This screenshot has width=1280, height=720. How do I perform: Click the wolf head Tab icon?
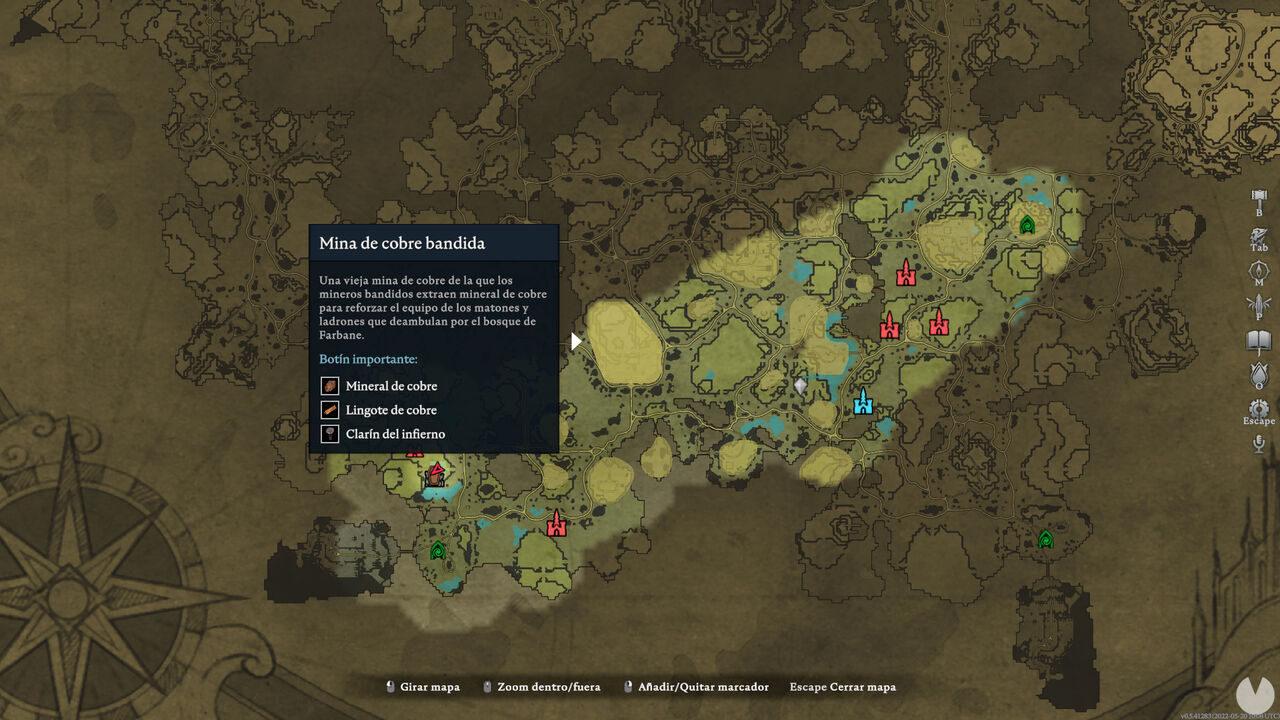tap(1258, 238)
